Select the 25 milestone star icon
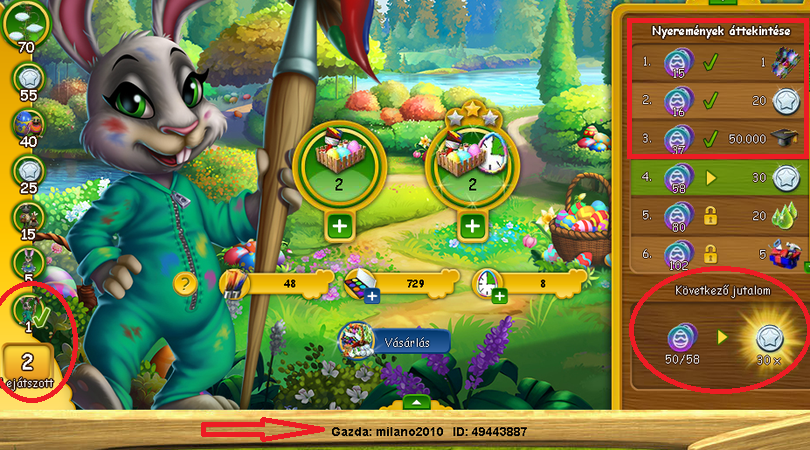This screenshot has height=450, width=810. click(x=25, y=170)
